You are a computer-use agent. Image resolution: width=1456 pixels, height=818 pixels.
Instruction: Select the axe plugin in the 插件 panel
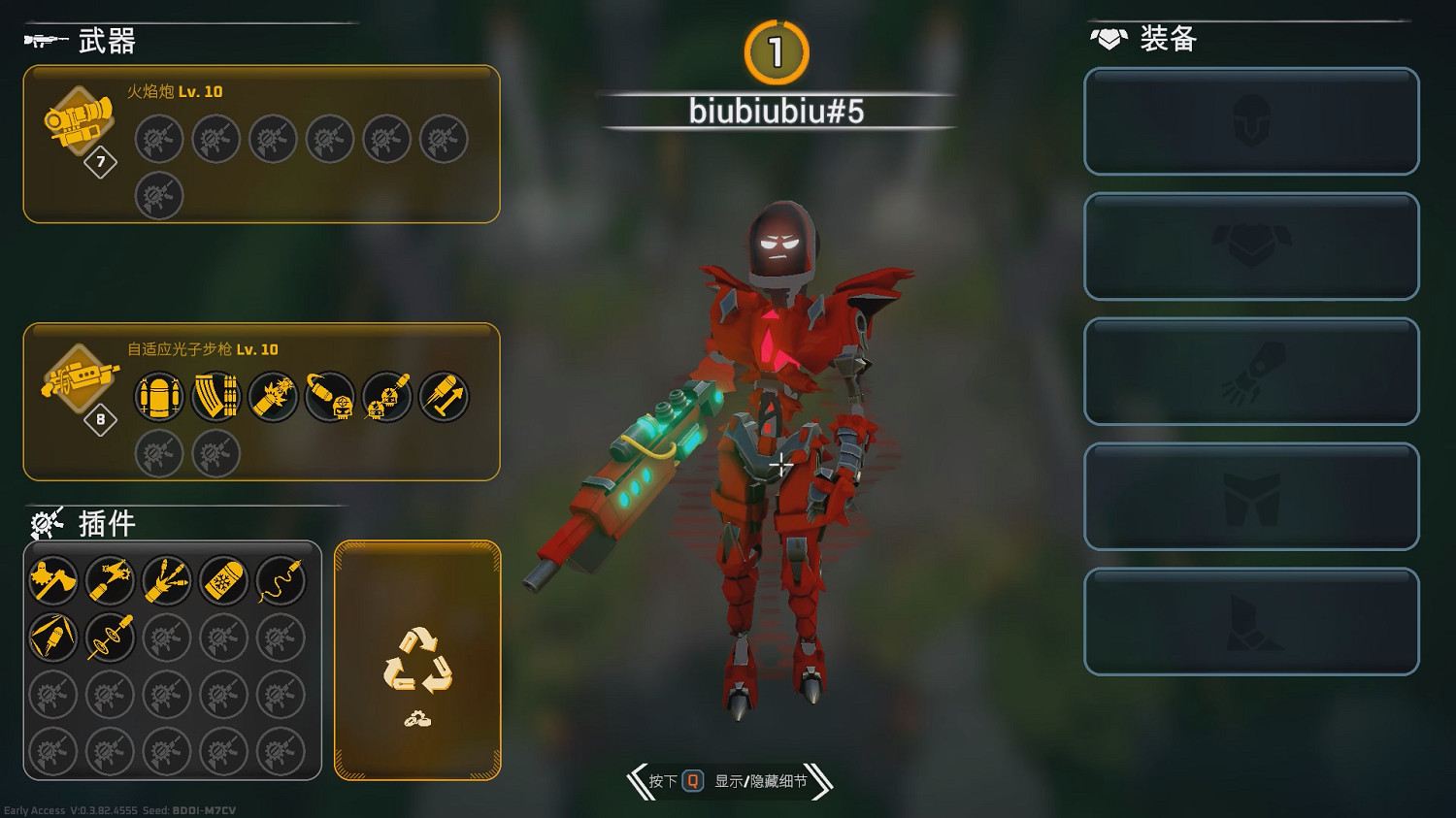pos(53,579)
